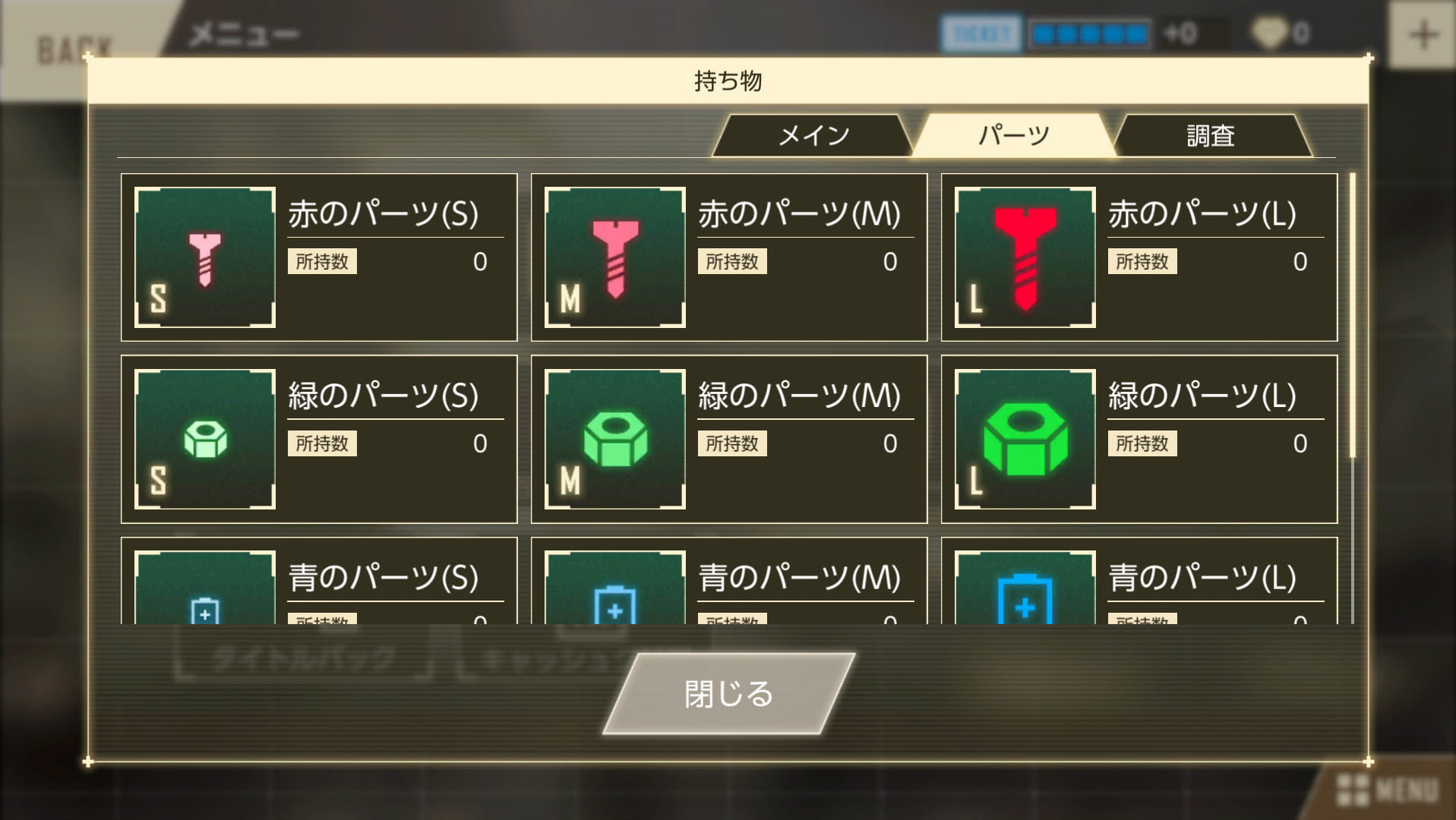Close the inventory with 閉じる button

(728, 693)
